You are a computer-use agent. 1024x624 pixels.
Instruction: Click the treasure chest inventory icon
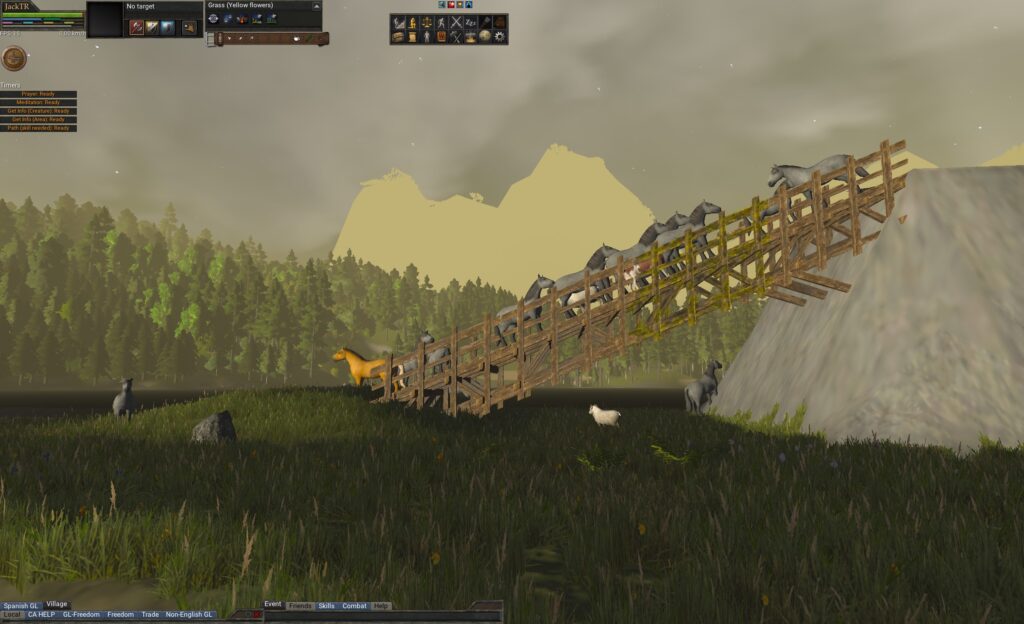(x=398, y=37)
